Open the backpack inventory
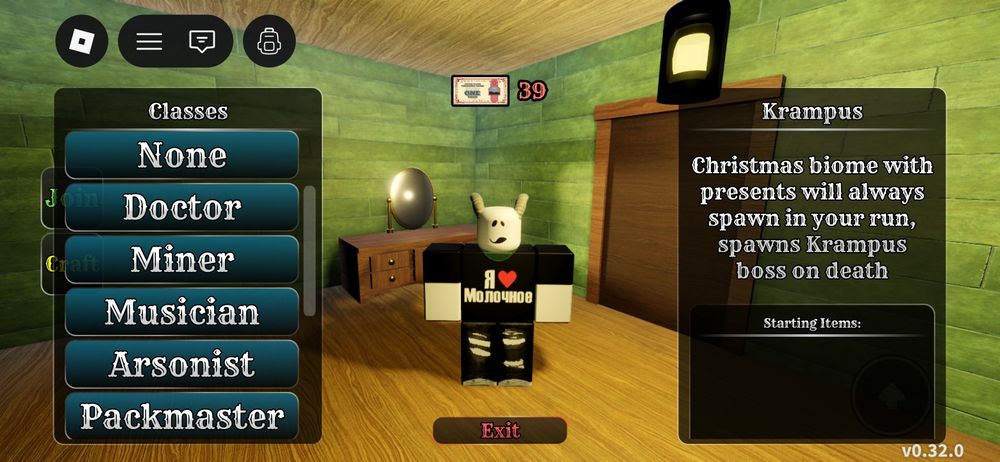1000x462 pixels. click(269, 41)
